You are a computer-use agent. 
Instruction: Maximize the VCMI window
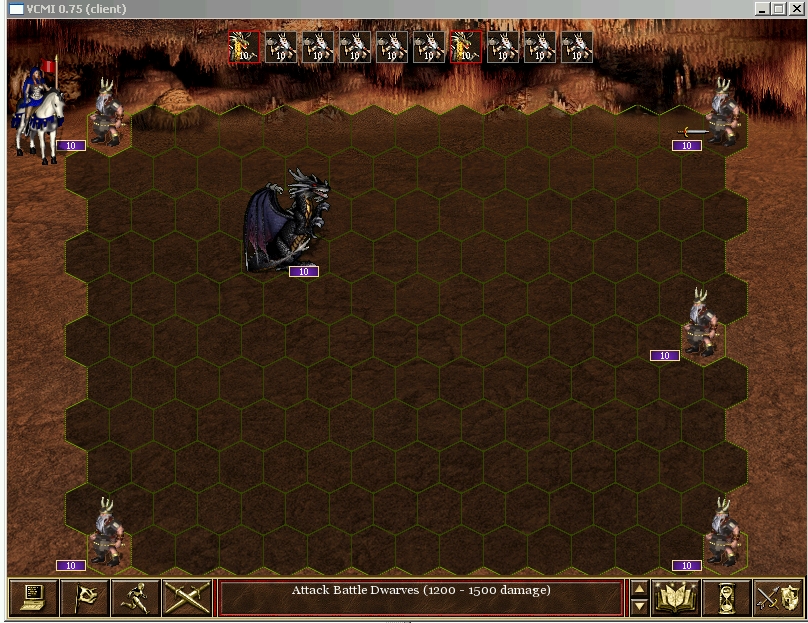[x=778, y=9]
